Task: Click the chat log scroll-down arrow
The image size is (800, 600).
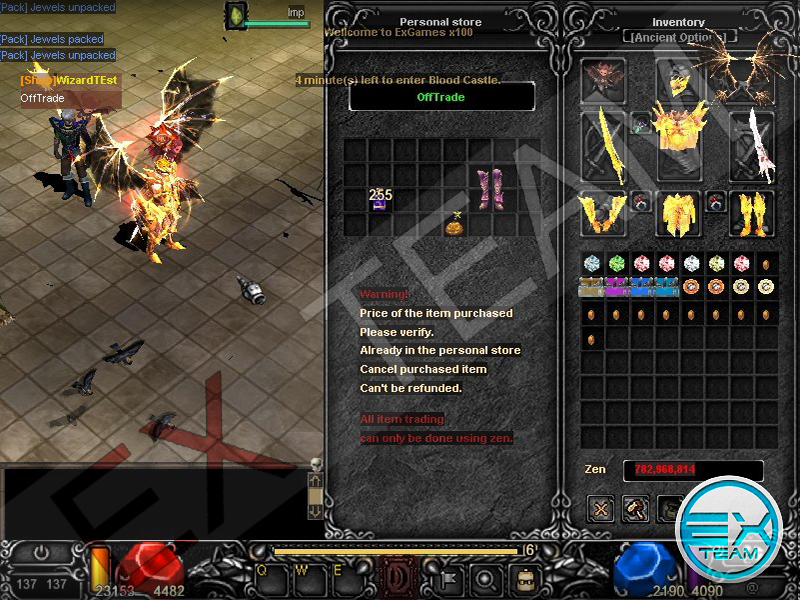Action: click(x=315, y=511)
